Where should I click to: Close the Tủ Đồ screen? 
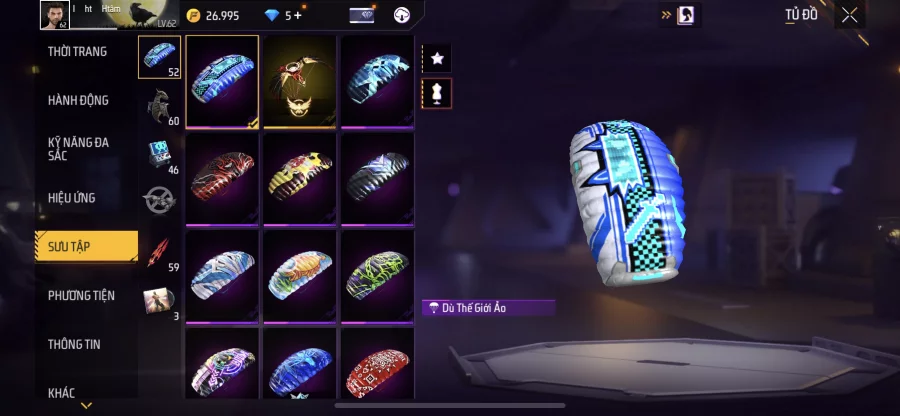tap(849, 15)
